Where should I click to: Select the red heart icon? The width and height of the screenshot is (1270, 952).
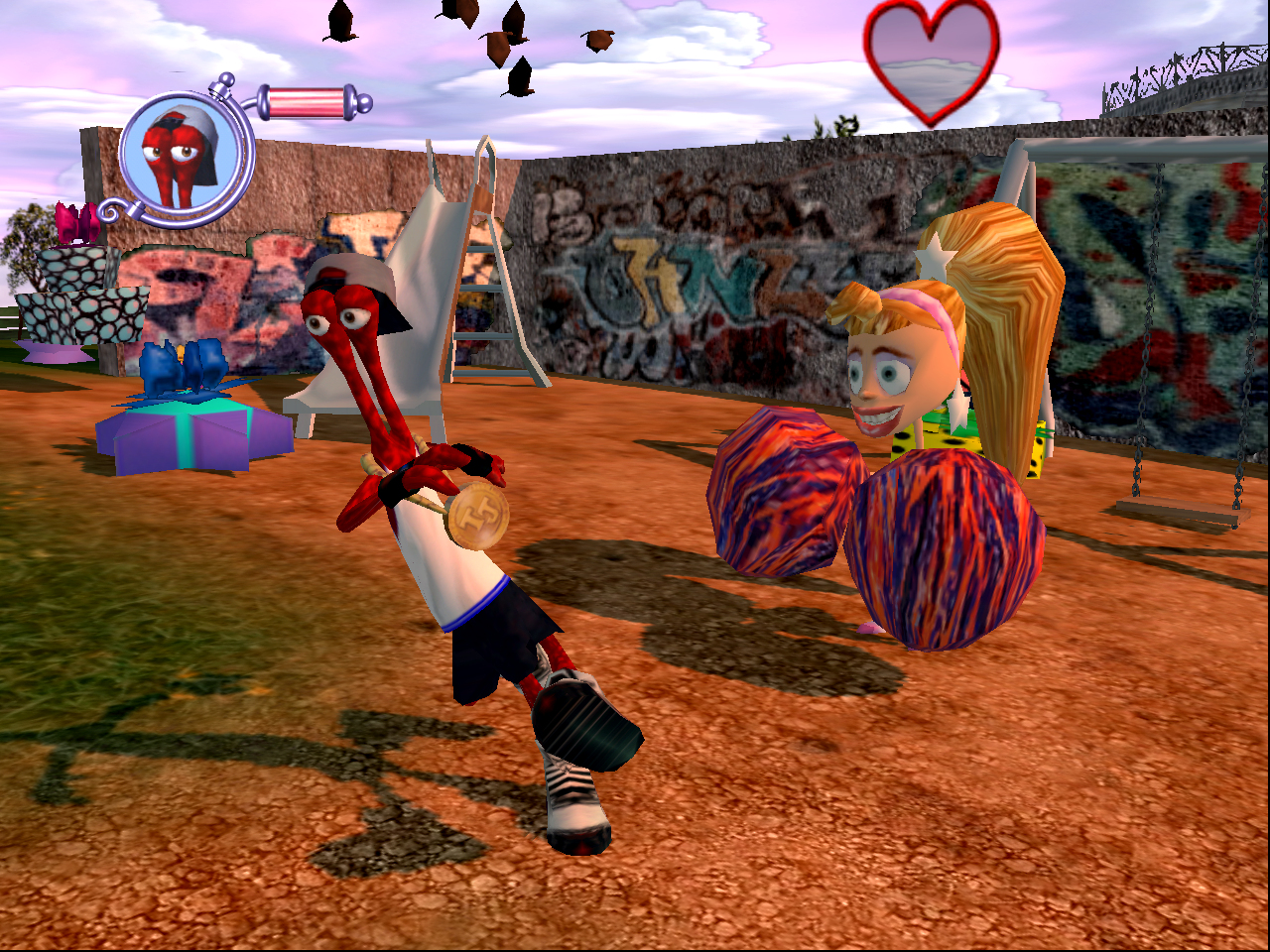(x=931, y=61)
